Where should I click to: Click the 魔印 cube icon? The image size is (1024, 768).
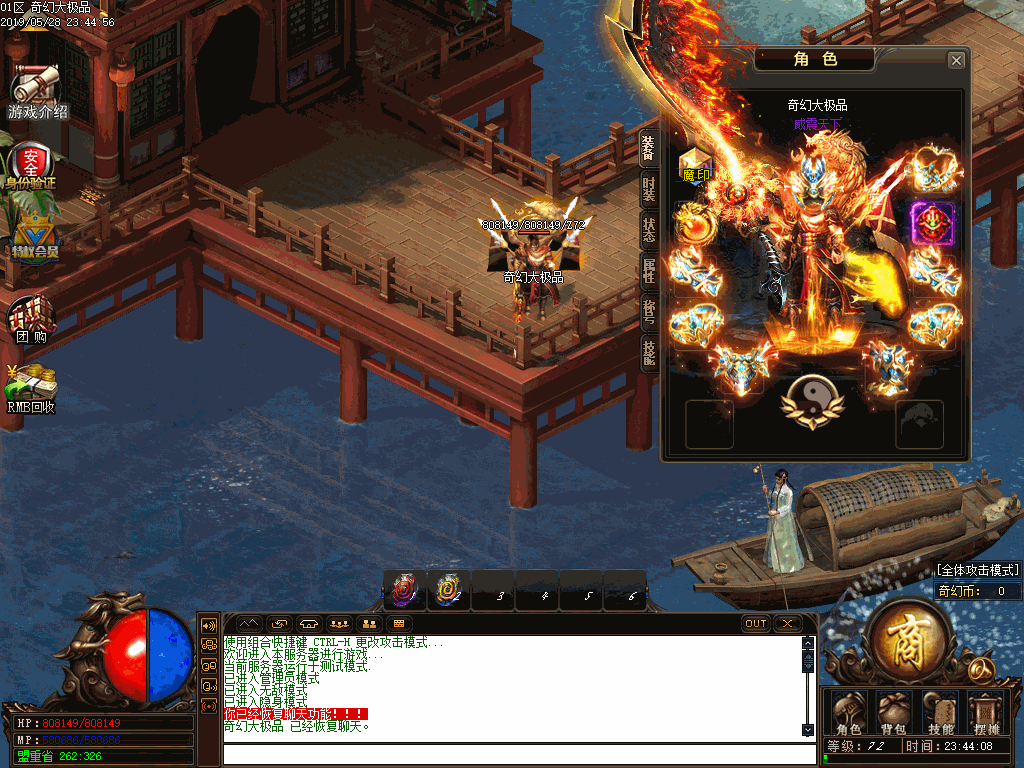[x=696, y=164]
